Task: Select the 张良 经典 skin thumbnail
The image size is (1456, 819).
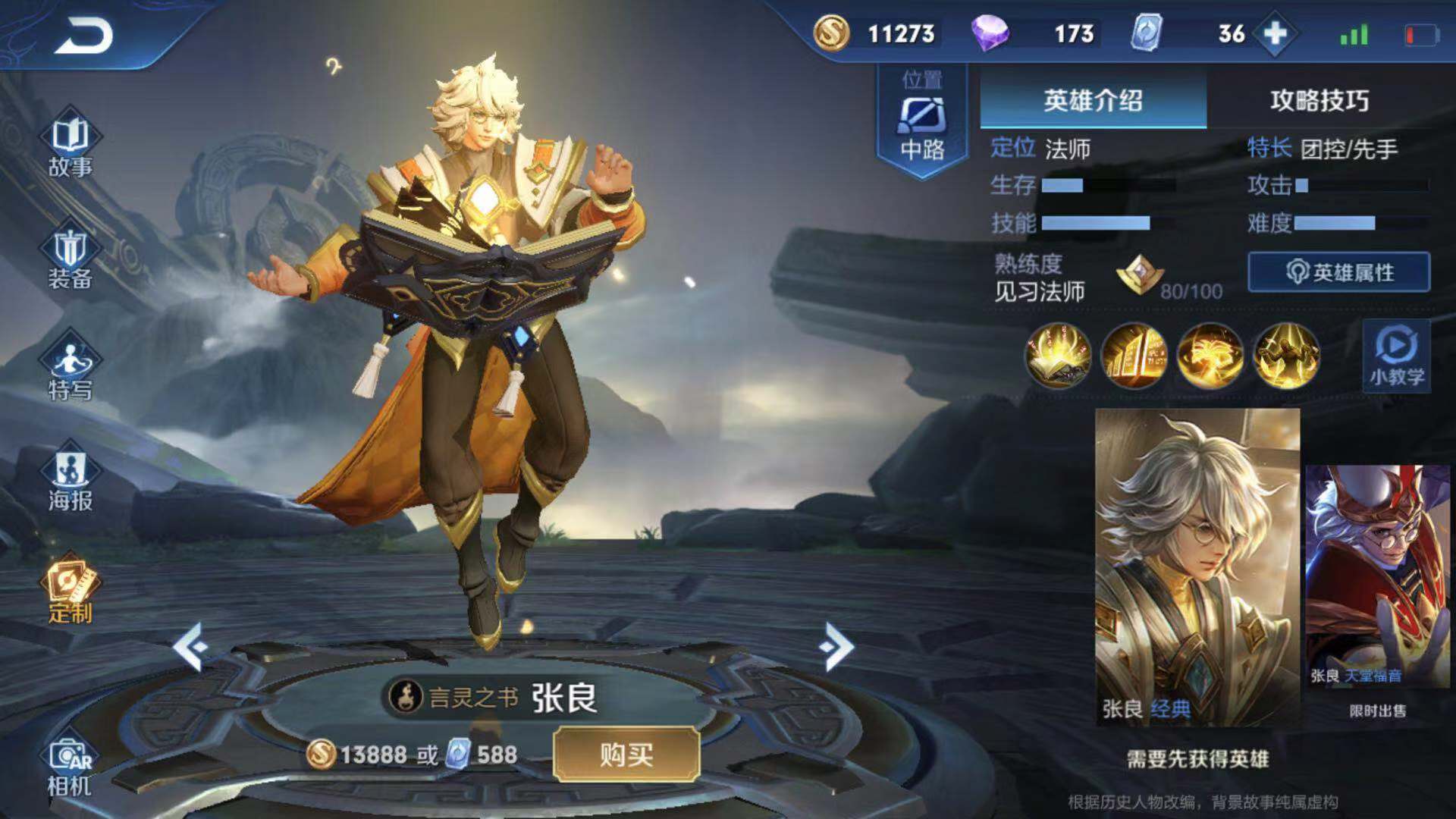Action: coord(1197,566)
